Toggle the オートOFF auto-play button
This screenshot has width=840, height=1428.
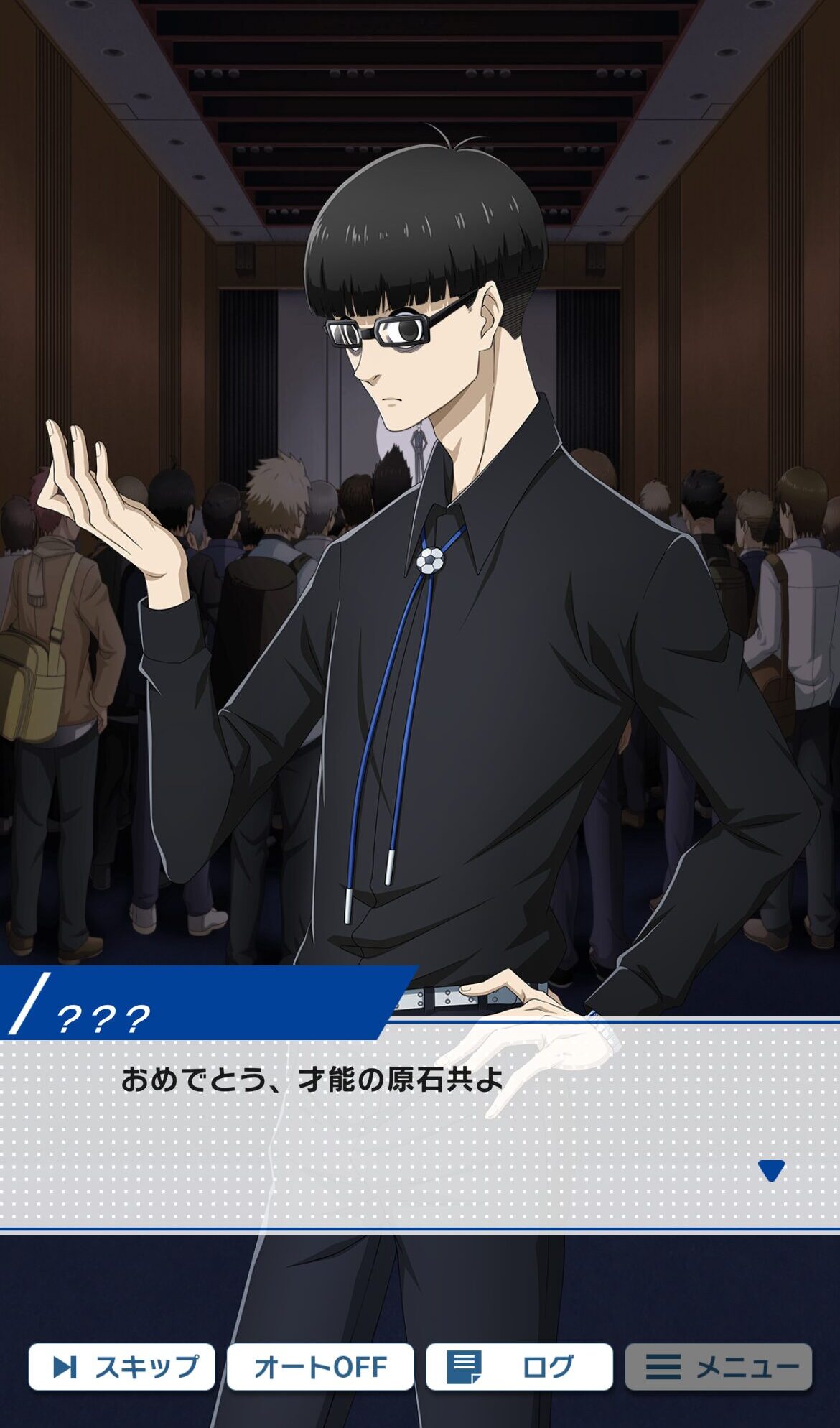[320, 1366]
